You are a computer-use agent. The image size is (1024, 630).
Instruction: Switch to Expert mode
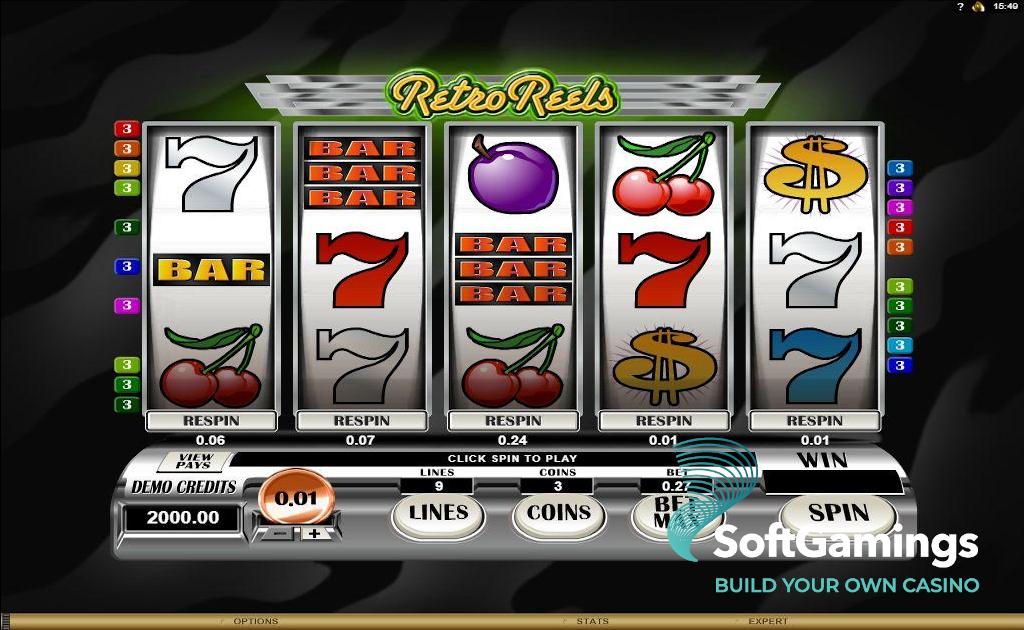coord(767,621)
